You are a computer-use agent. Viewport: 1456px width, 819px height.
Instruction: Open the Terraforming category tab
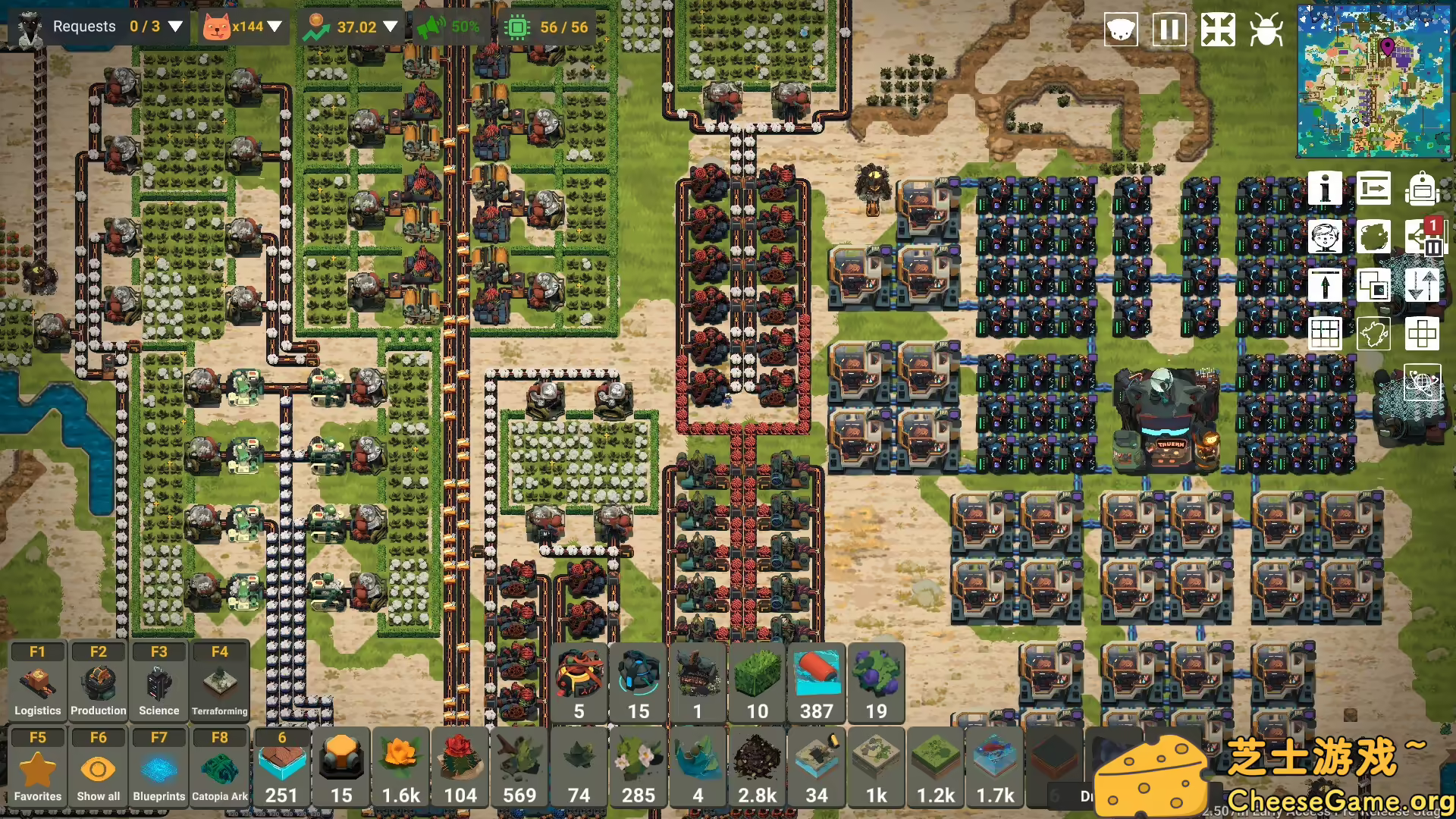tap(219, 680)
